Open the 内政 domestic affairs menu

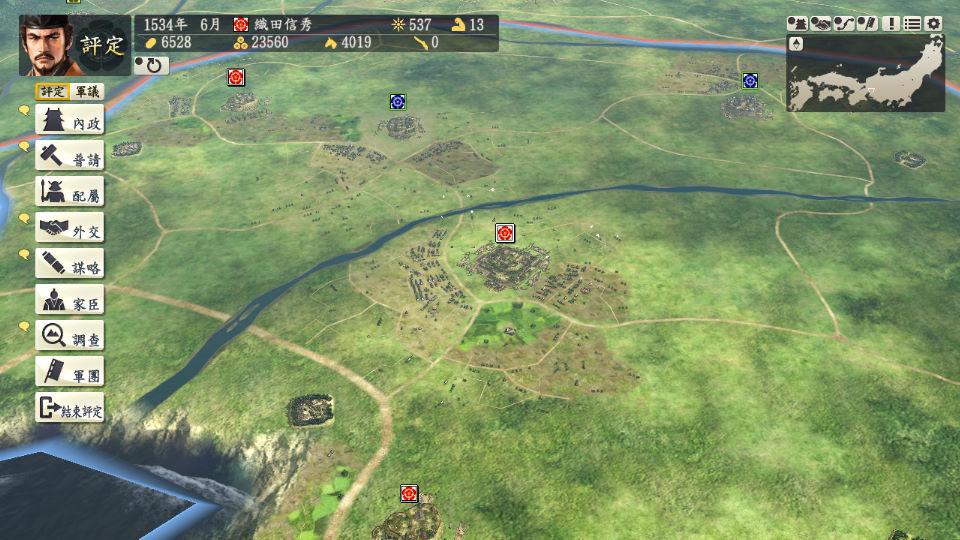(70, 121)
